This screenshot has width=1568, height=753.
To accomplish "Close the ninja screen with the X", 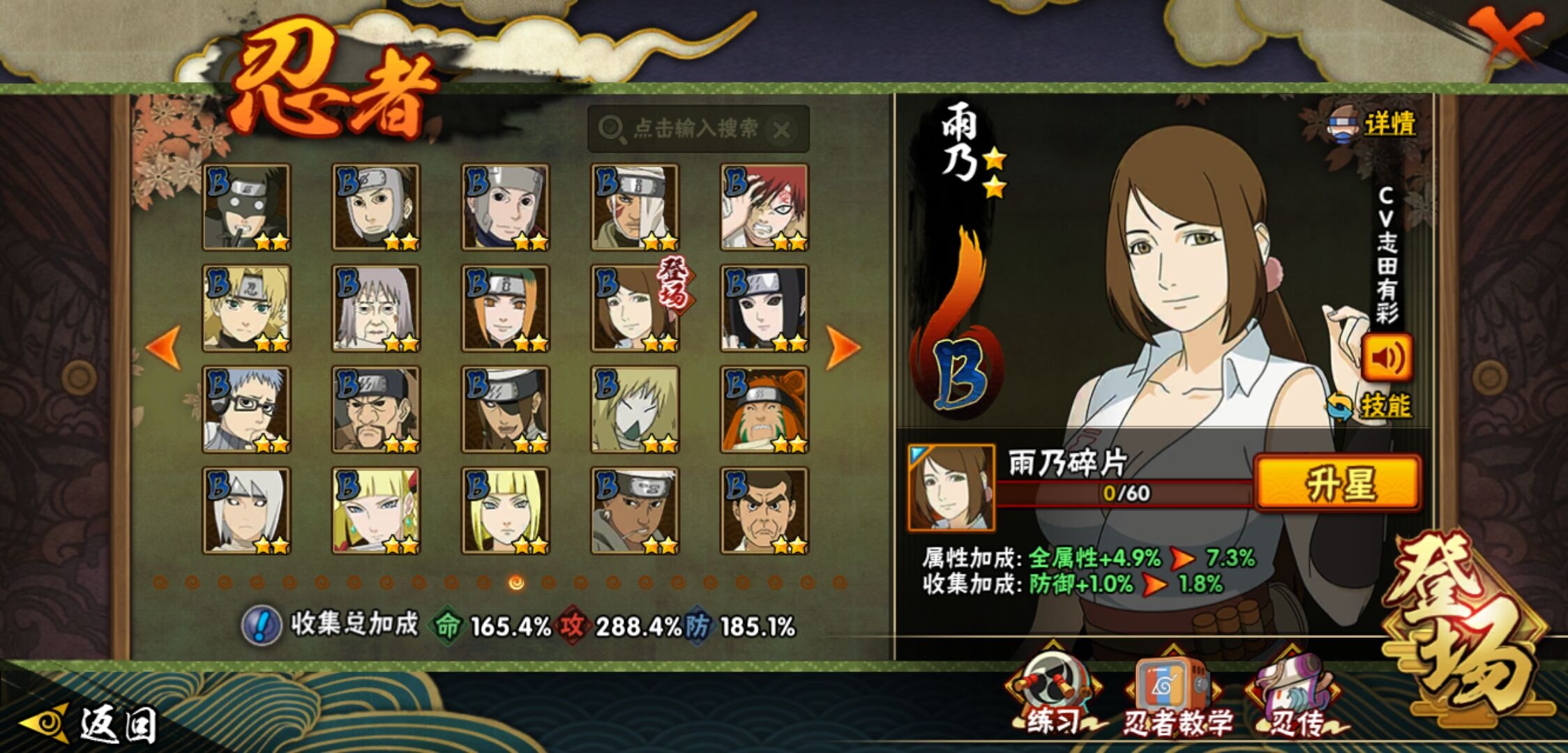I will [x=1507, y=36].
